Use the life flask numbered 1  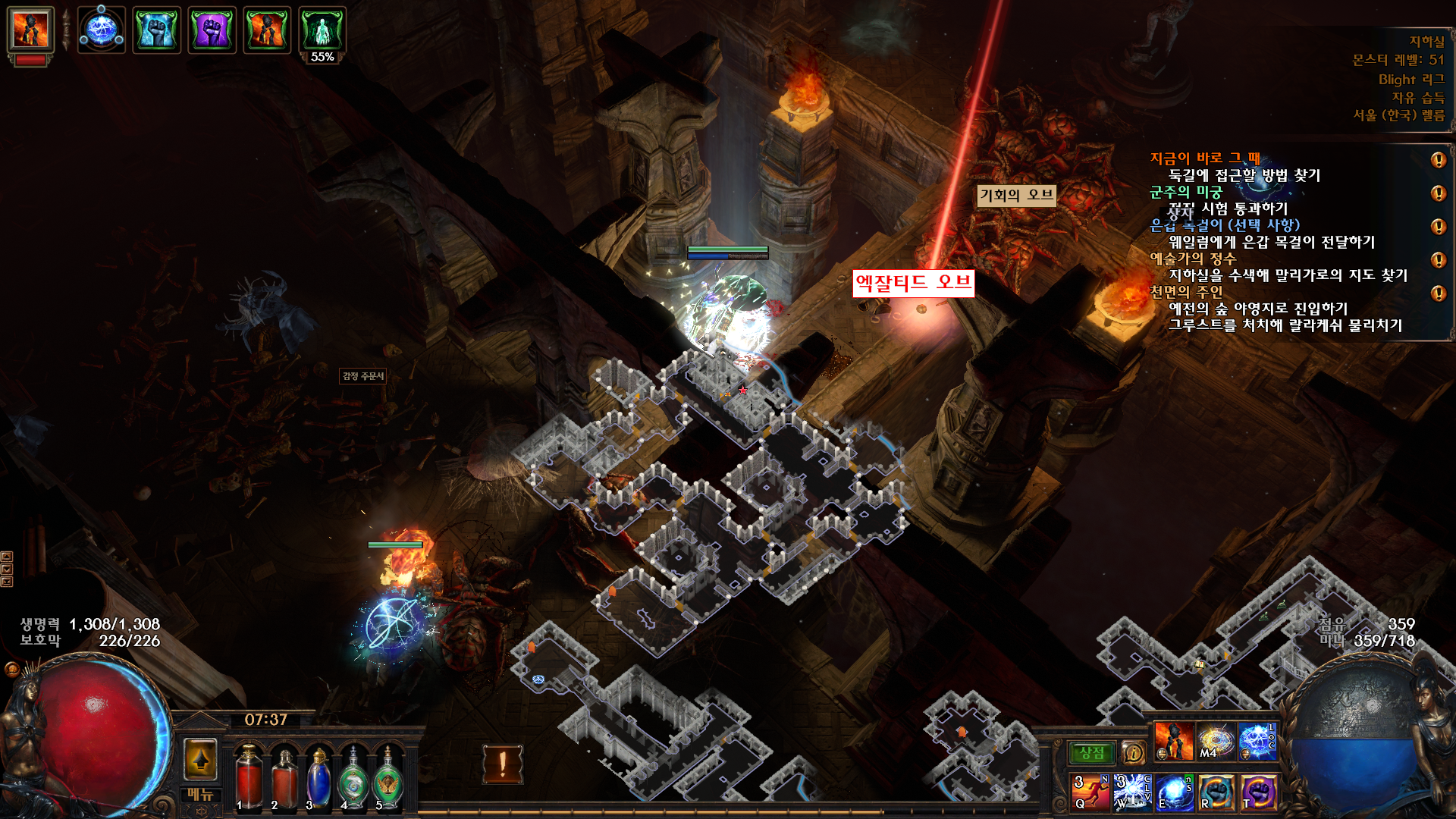[x=248, y=778]
